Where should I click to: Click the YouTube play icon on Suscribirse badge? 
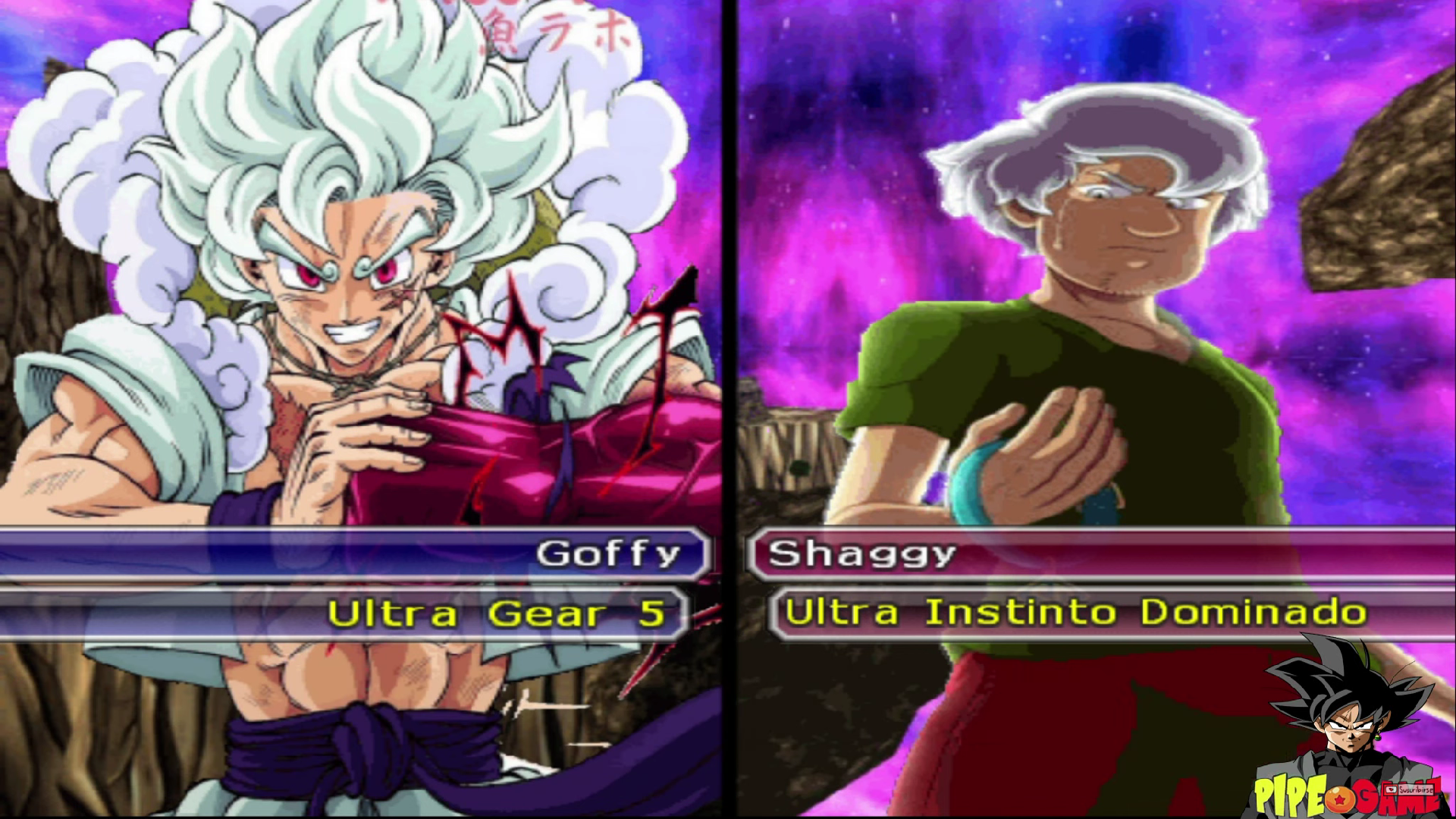pyautogui.click(x=1390, y=789)
